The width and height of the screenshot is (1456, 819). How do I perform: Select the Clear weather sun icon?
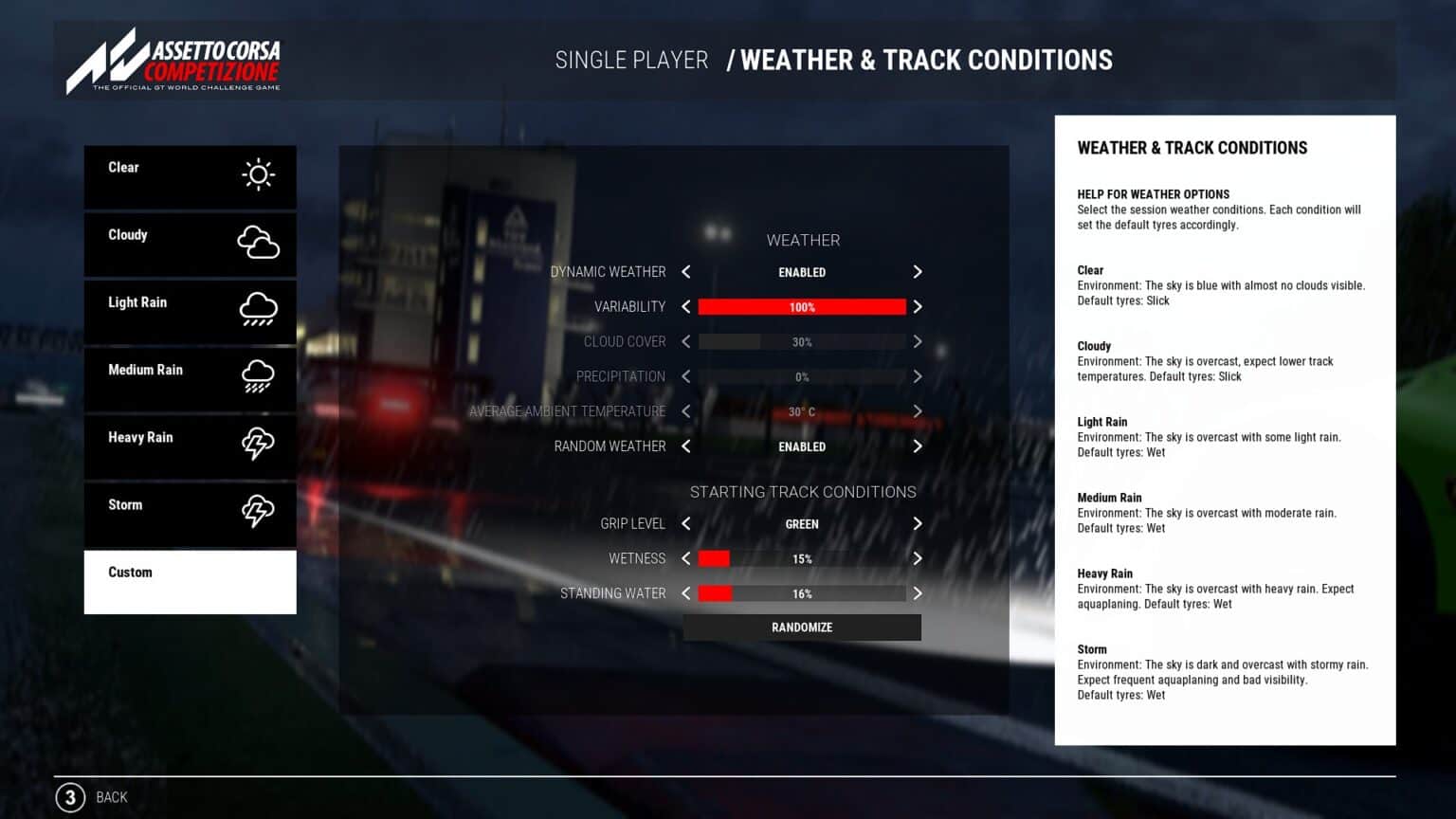tap(256, 175)
